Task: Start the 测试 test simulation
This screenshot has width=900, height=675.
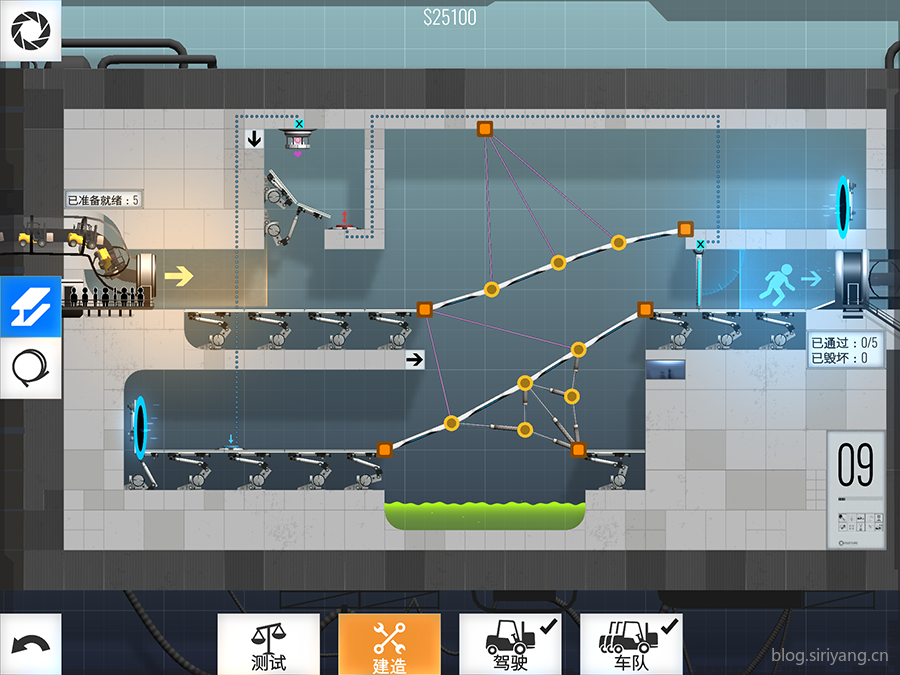Action: (268, 644)
